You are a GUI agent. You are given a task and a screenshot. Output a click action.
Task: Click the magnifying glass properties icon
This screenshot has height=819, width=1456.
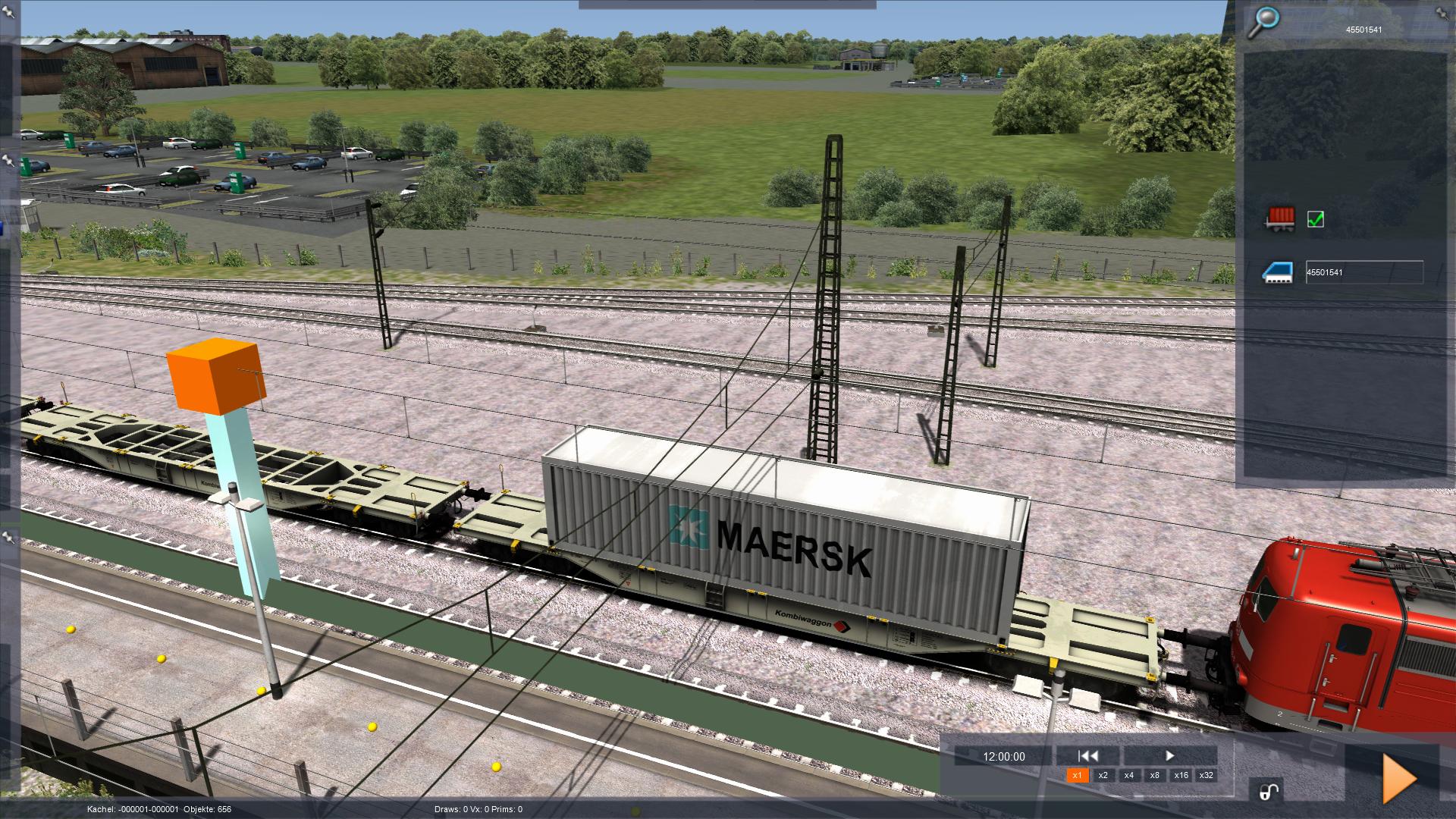1264,20
